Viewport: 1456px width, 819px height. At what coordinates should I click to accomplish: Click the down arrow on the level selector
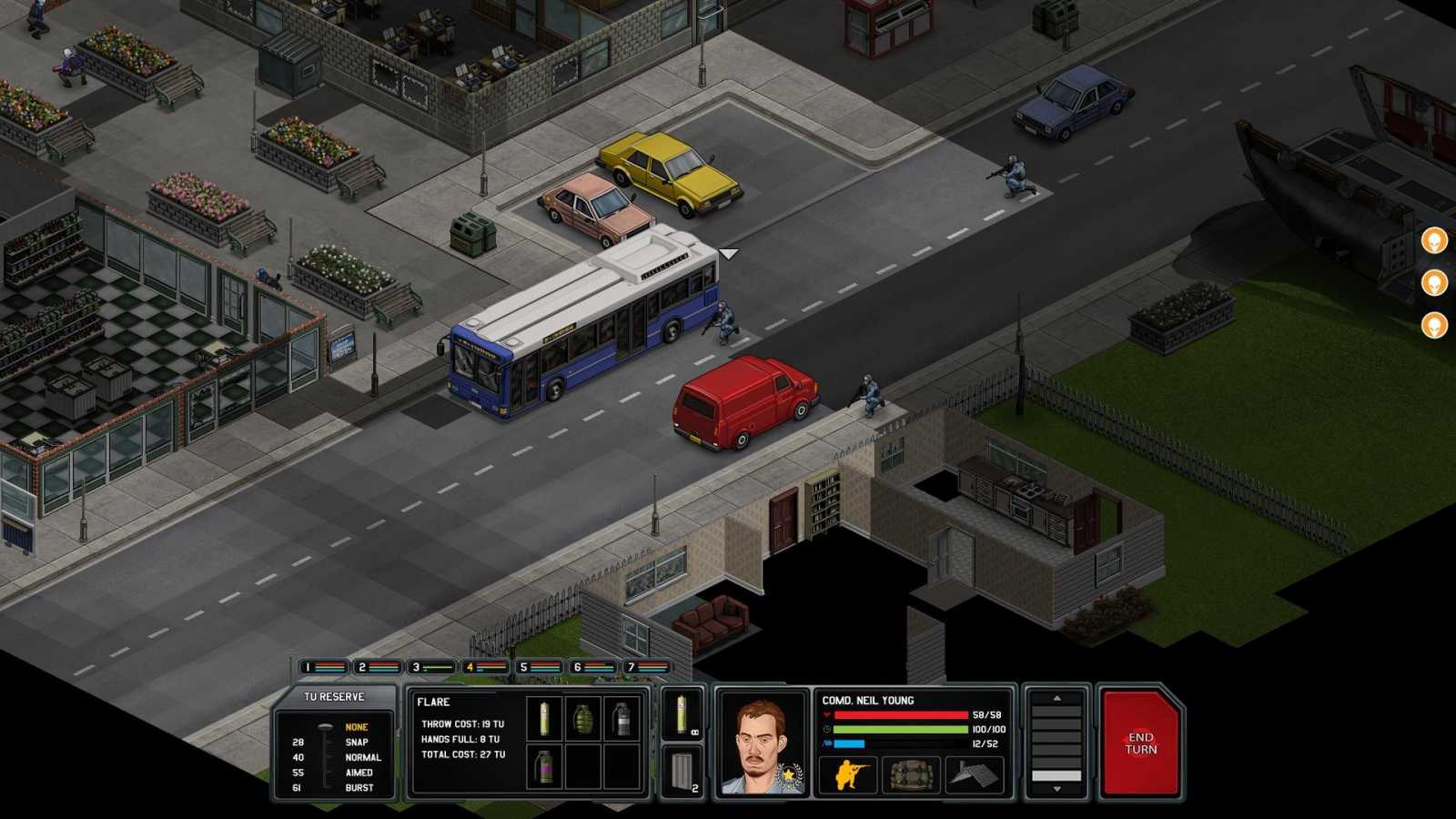(x=1057, y=788)
